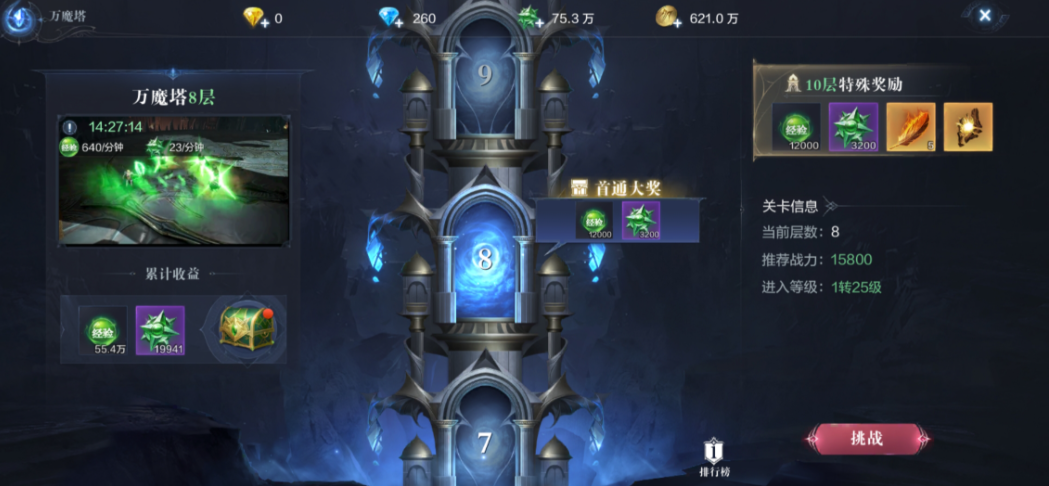View first-clear 首通大奖 green crystal reward
The image size is (1049, 486).
641,221
